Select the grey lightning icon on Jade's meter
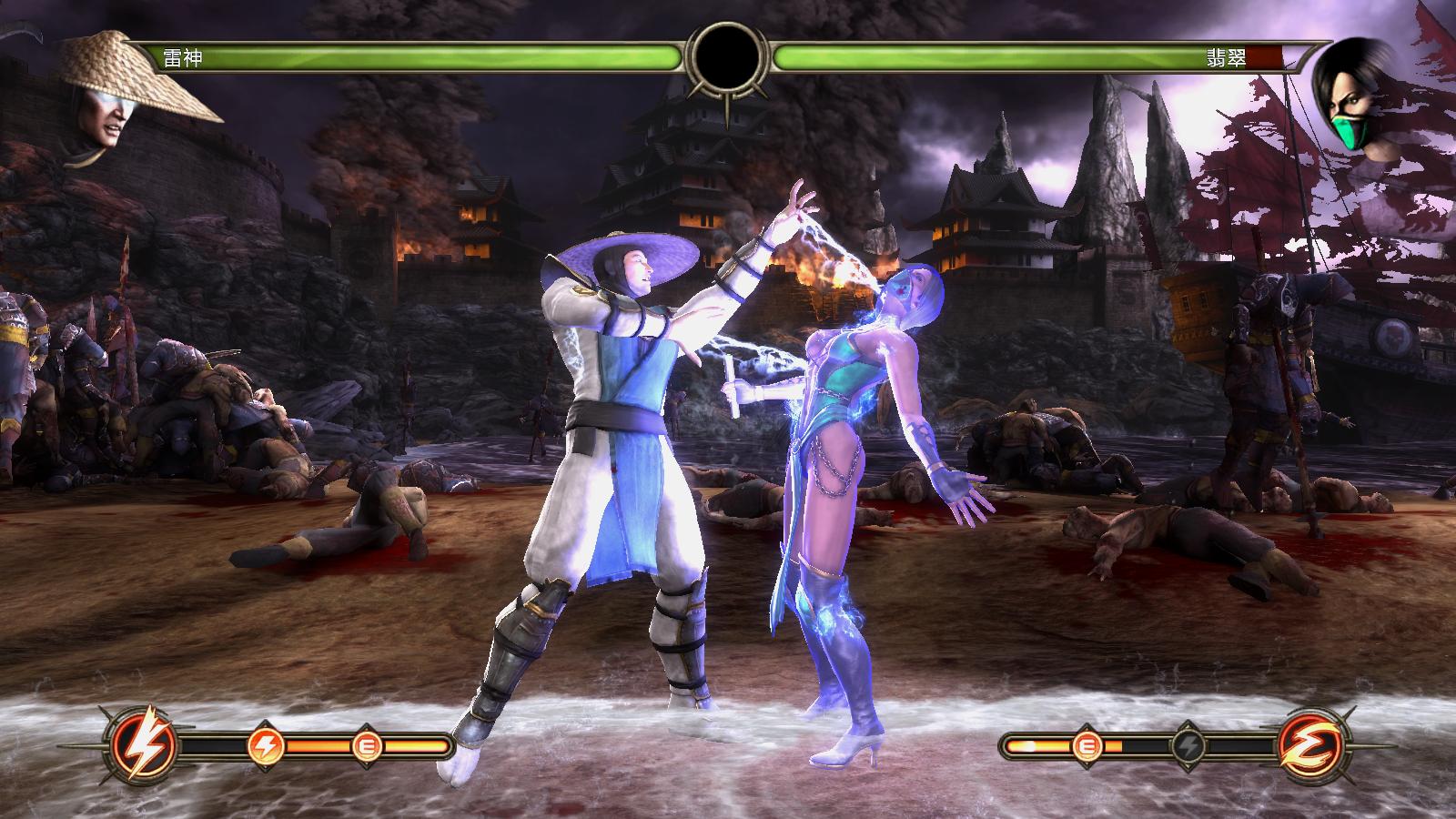The height and width of the screenshot is (819, 1456). pos(1187,747)
